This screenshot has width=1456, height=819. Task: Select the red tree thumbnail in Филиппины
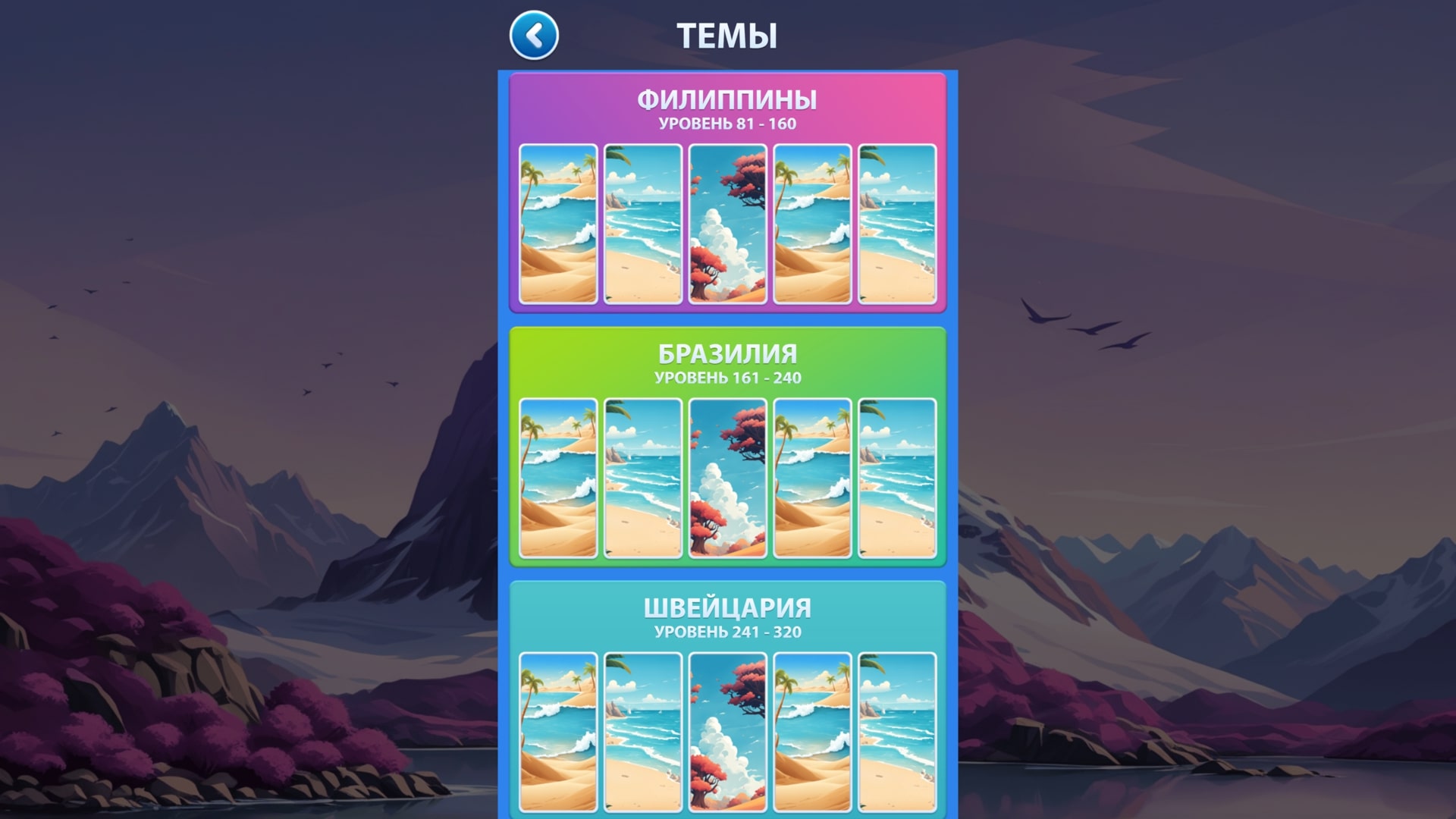click(x=728, y=224)
